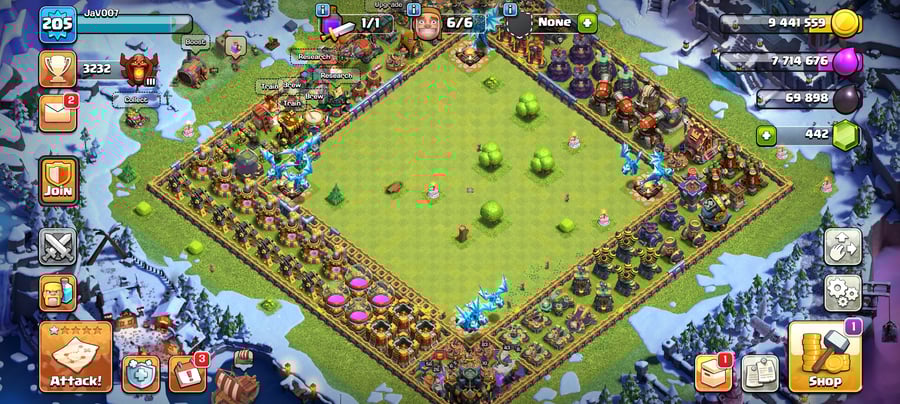Open the settings gears menu
900x404 pixels.
click(x=842, y=293)
